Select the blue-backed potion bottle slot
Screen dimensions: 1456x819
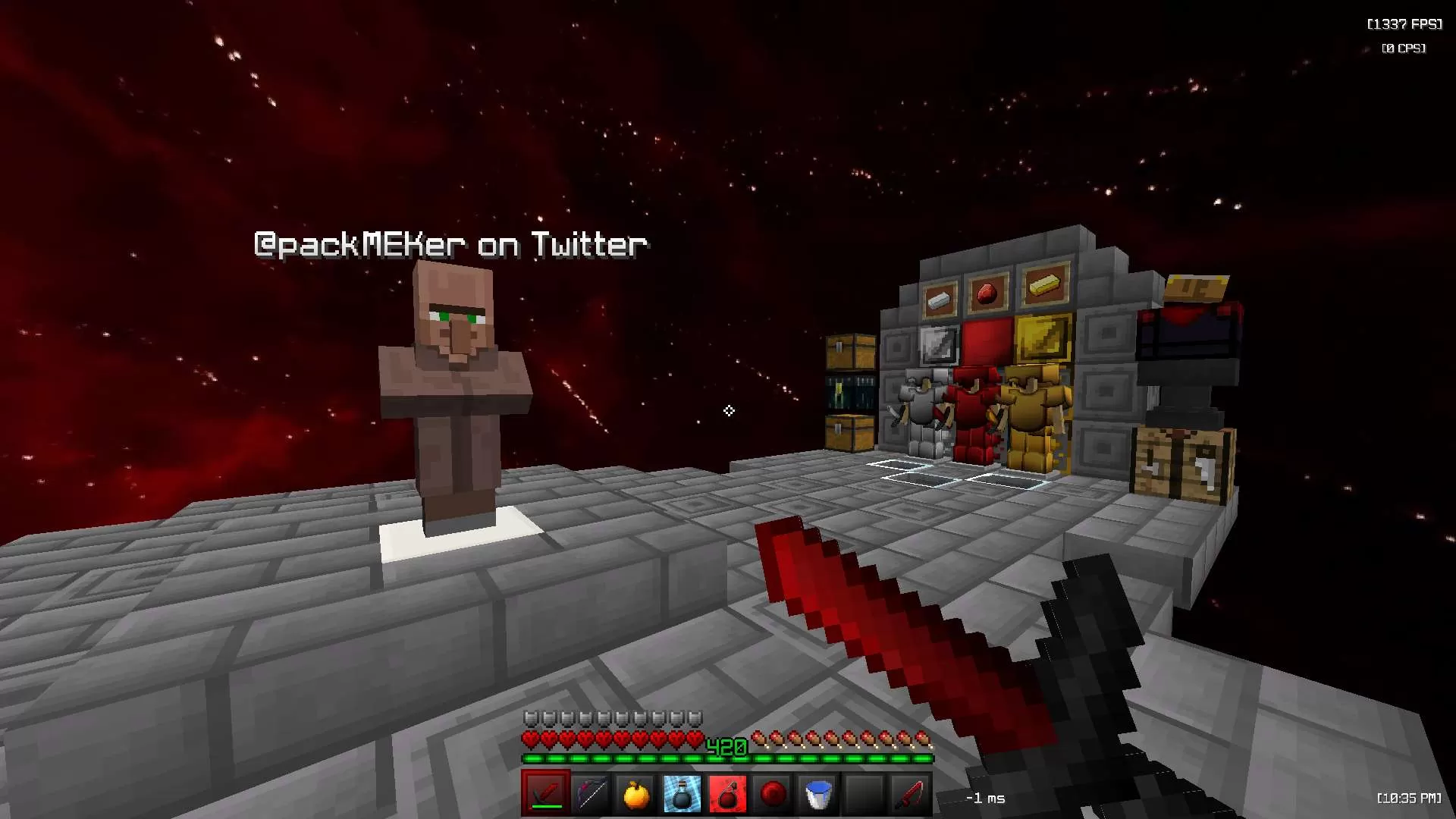(682, 794)
